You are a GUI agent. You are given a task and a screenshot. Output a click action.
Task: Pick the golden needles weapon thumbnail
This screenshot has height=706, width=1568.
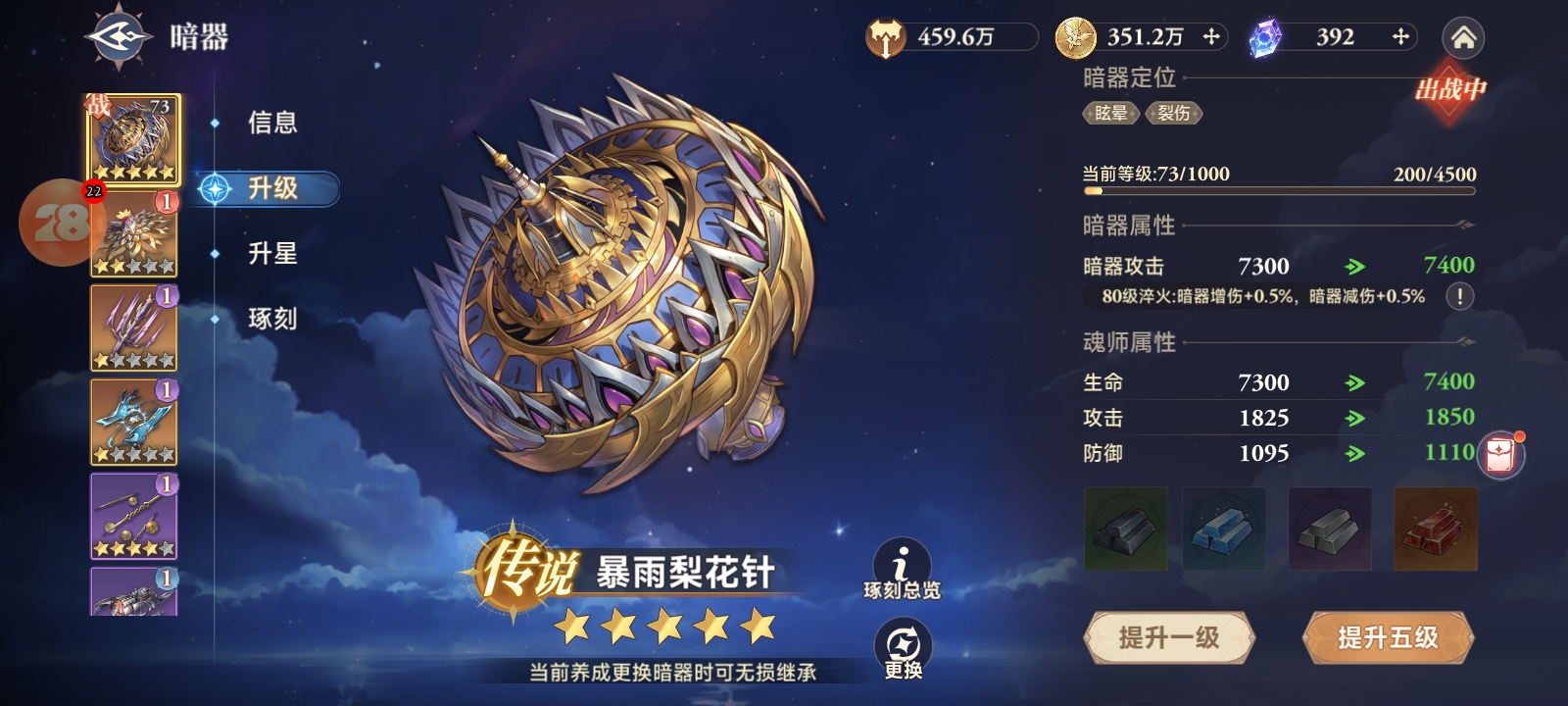(134, 516)
